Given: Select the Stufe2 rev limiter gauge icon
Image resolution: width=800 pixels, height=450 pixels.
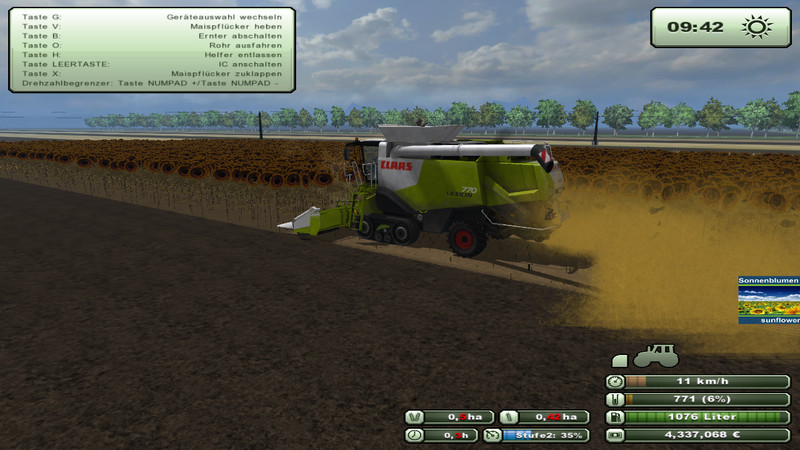Looking at the screenshot, I should coord(492,435).
